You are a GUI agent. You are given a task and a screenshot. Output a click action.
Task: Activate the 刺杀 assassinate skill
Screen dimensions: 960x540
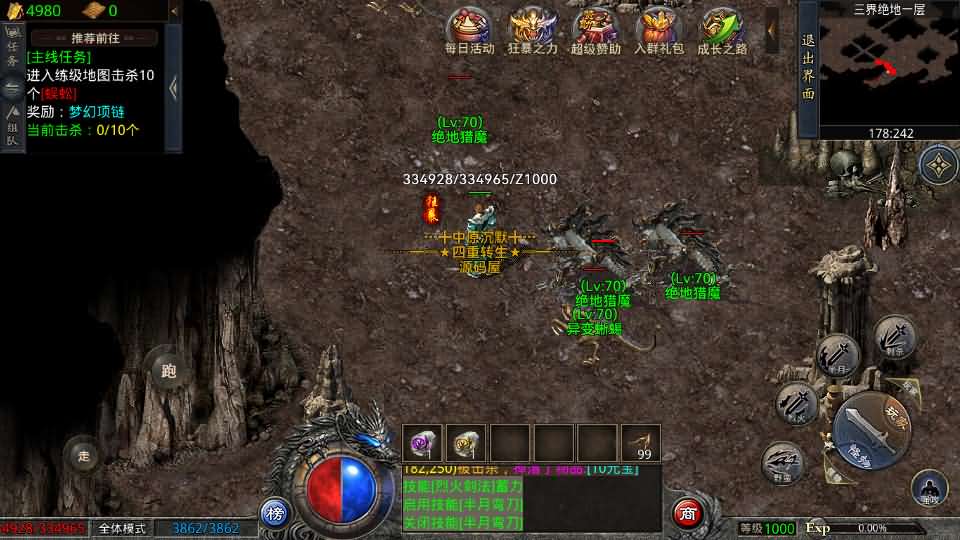pyautogui.click(x=893, y=337)
